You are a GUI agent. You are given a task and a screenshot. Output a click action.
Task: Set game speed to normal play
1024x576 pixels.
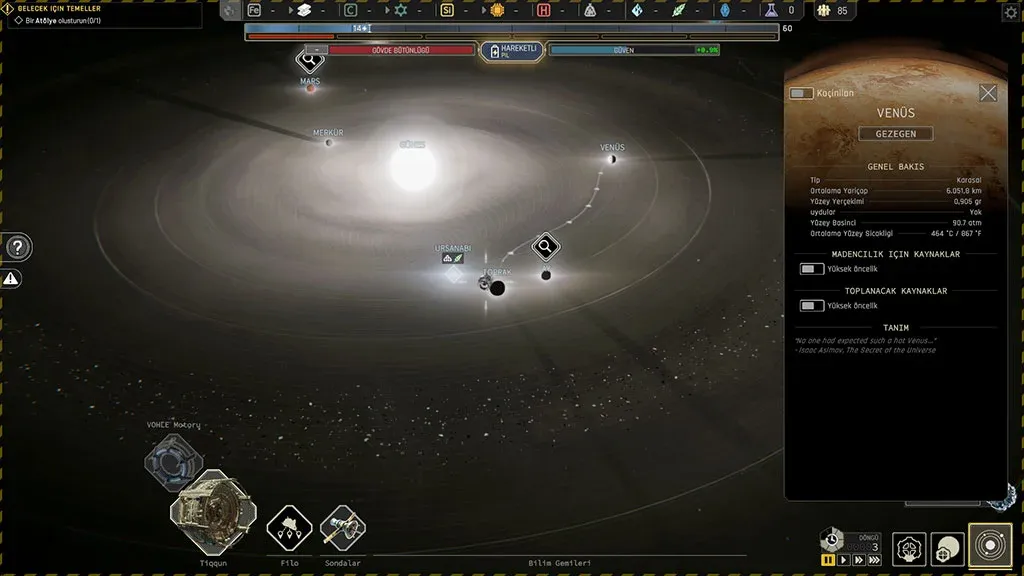(x=843, y=560)
